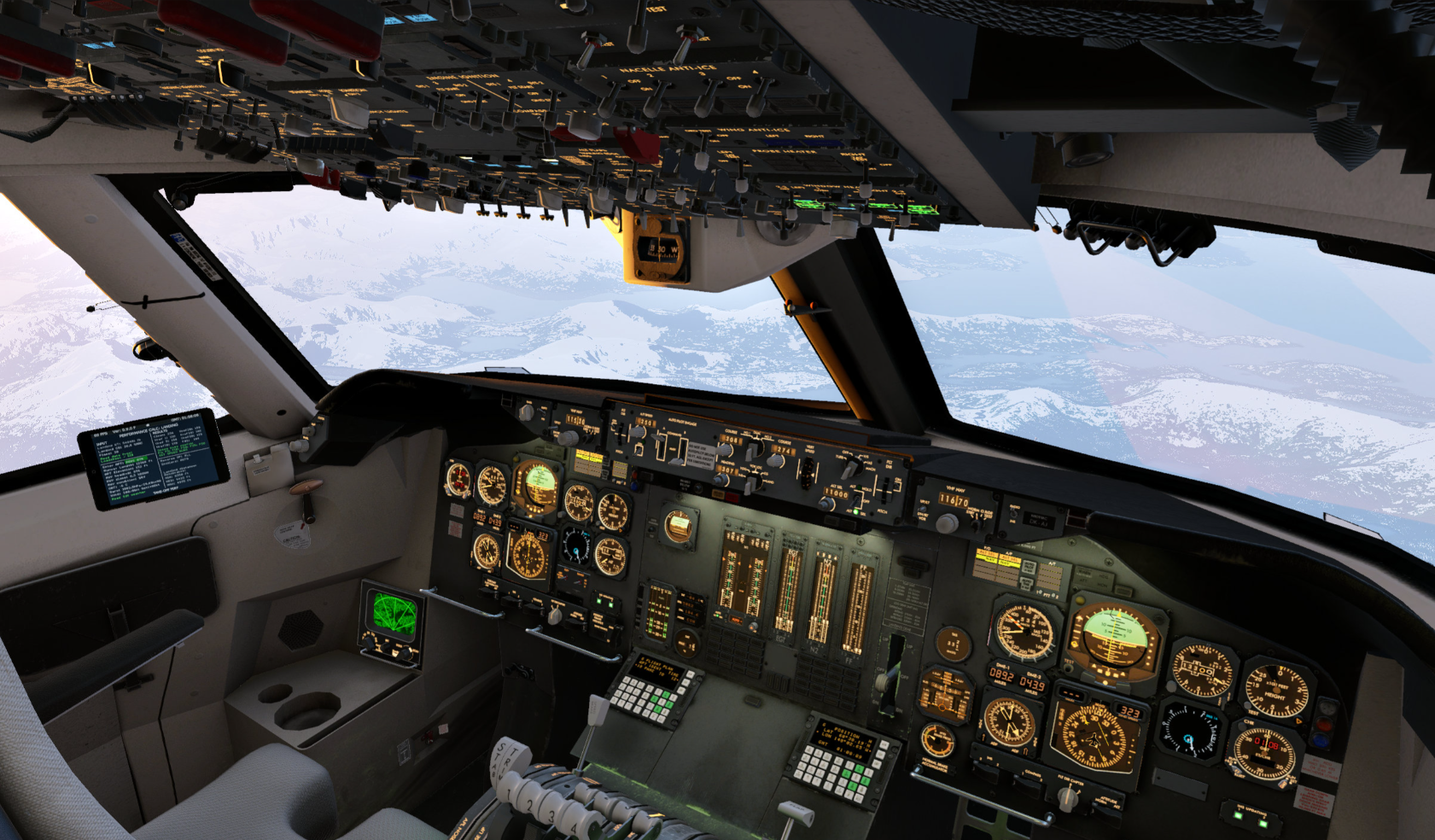Open the TAKE-OFF PERF page on tablet
Viewport: 1435px width, 840px height.
tap(166, 491)
